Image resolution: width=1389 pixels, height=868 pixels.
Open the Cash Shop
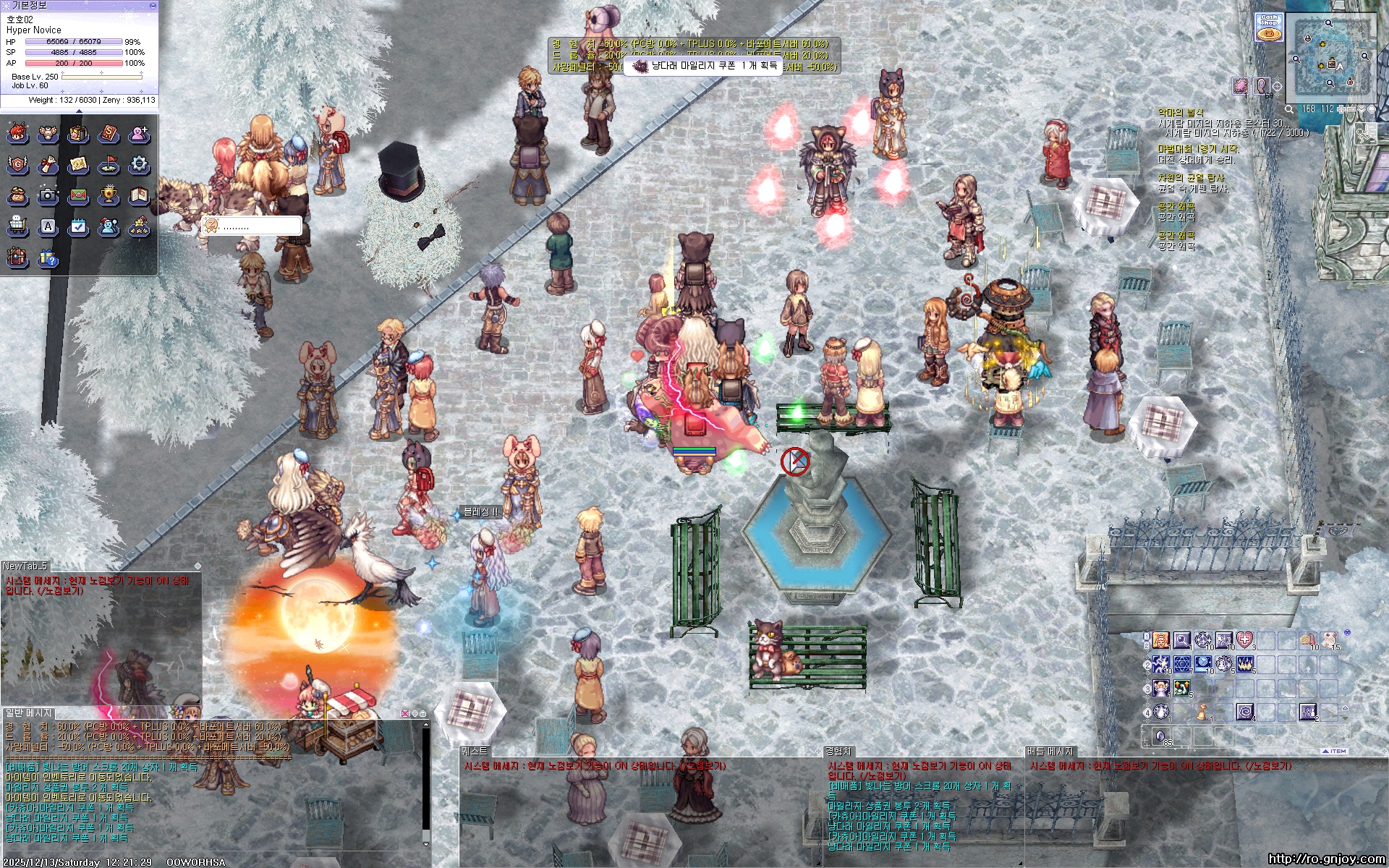click(x=1268, y=27)
